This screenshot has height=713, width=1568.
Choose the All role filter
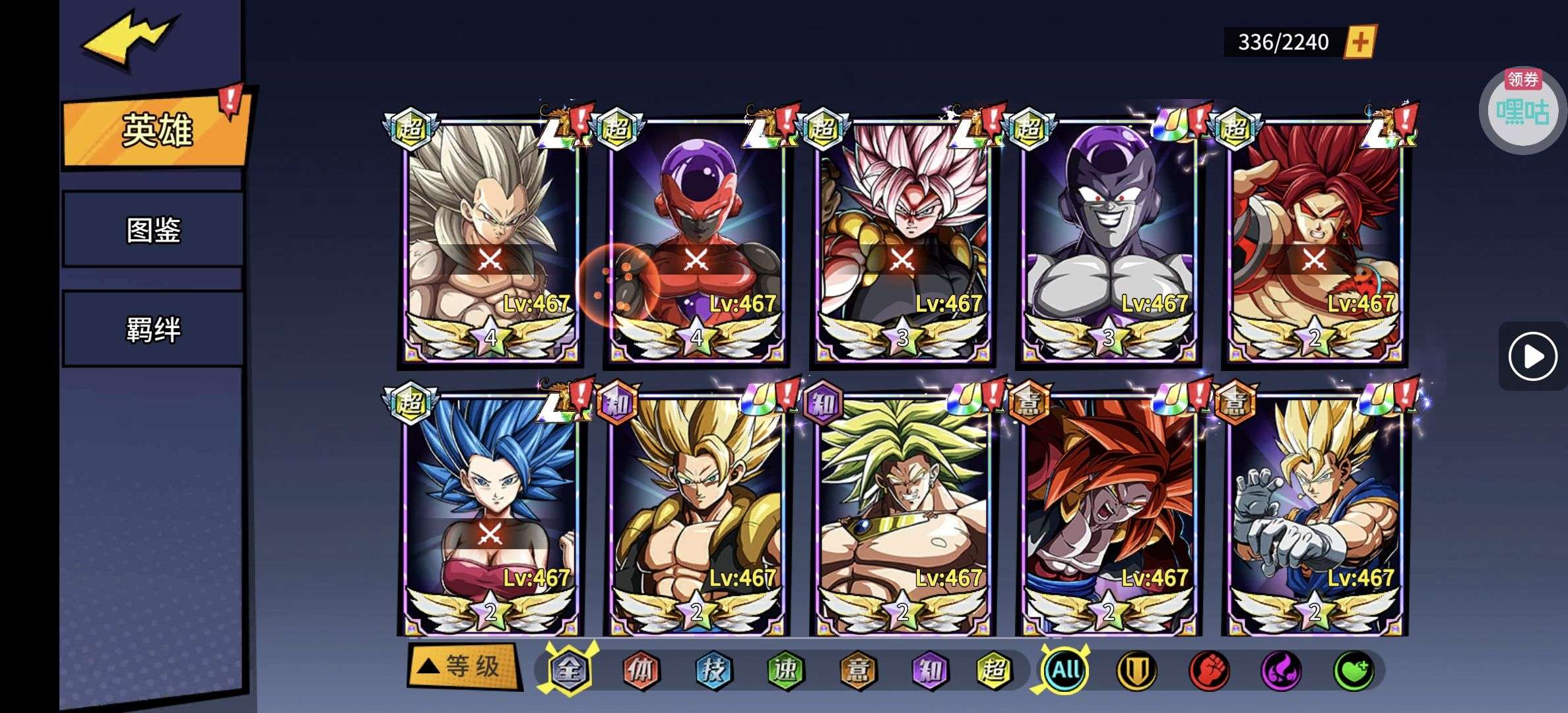pos(1065,671)
